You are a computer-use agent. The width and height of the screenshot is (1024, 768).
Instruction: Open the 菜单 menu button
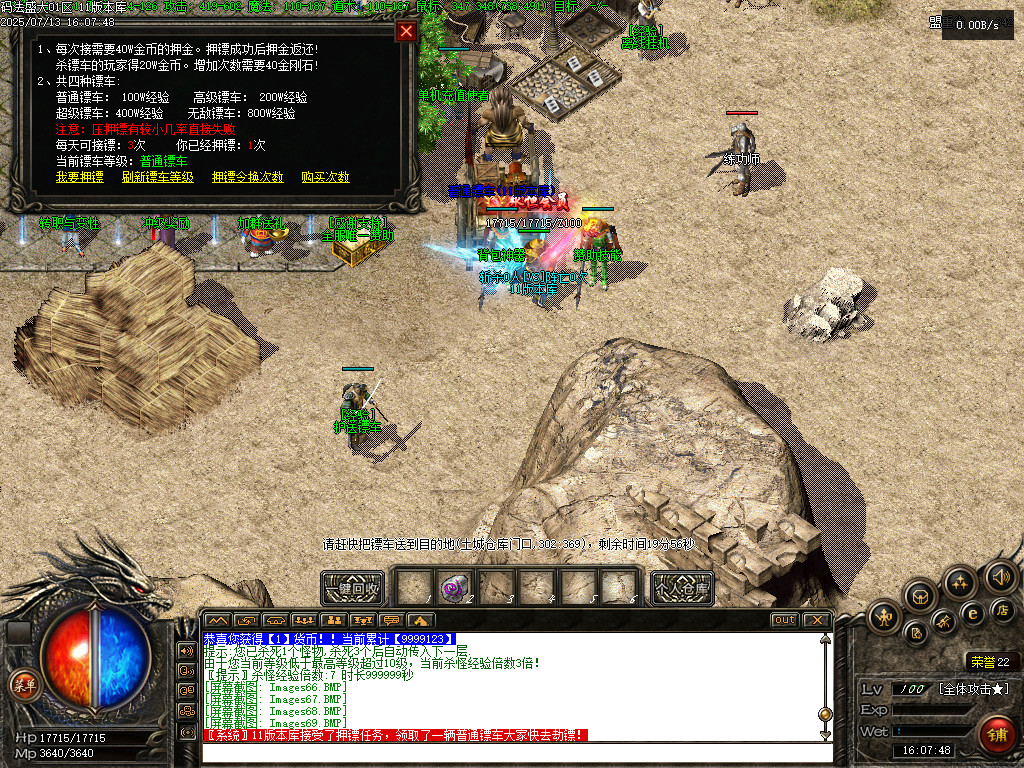pyautogui.click(x=21, y=685)
